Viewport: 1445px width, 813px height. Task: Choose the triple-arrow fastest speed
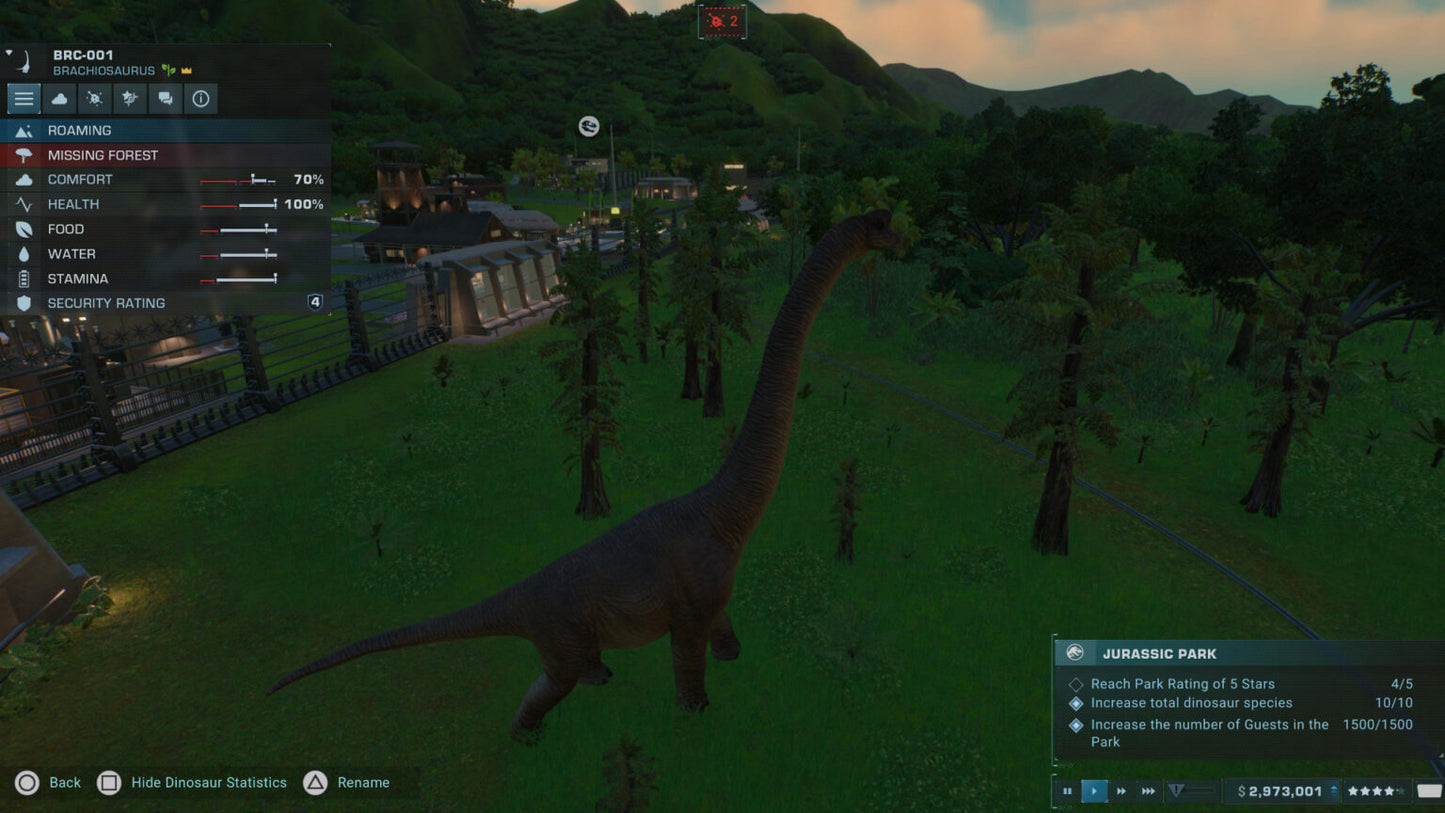1148,791
